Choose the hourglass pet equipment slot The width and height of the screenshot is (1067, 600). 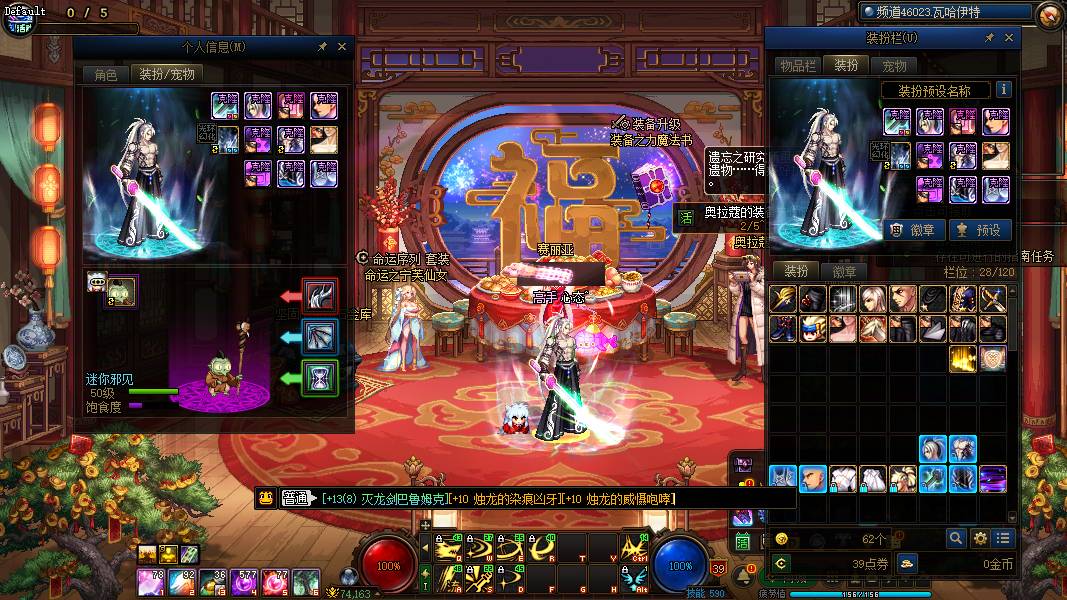(320, 378)
